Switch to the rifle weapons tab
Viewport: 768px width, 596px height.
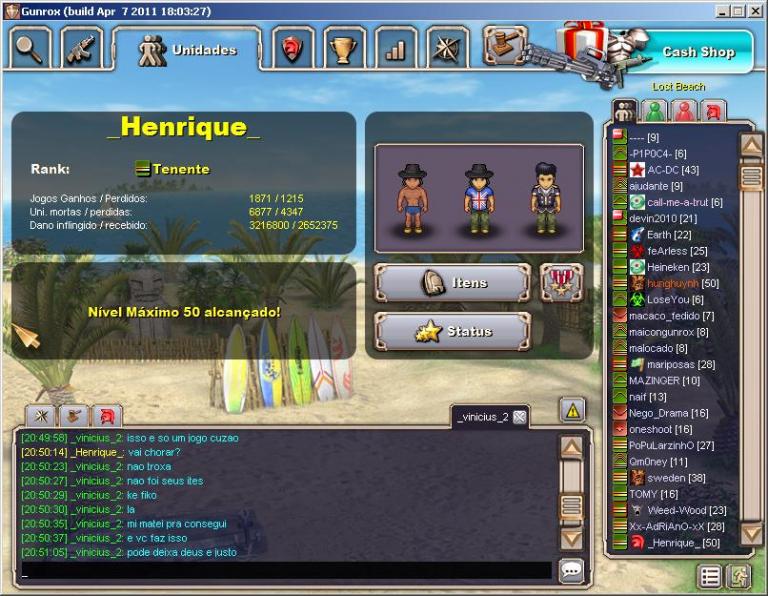tap(81, 49)
